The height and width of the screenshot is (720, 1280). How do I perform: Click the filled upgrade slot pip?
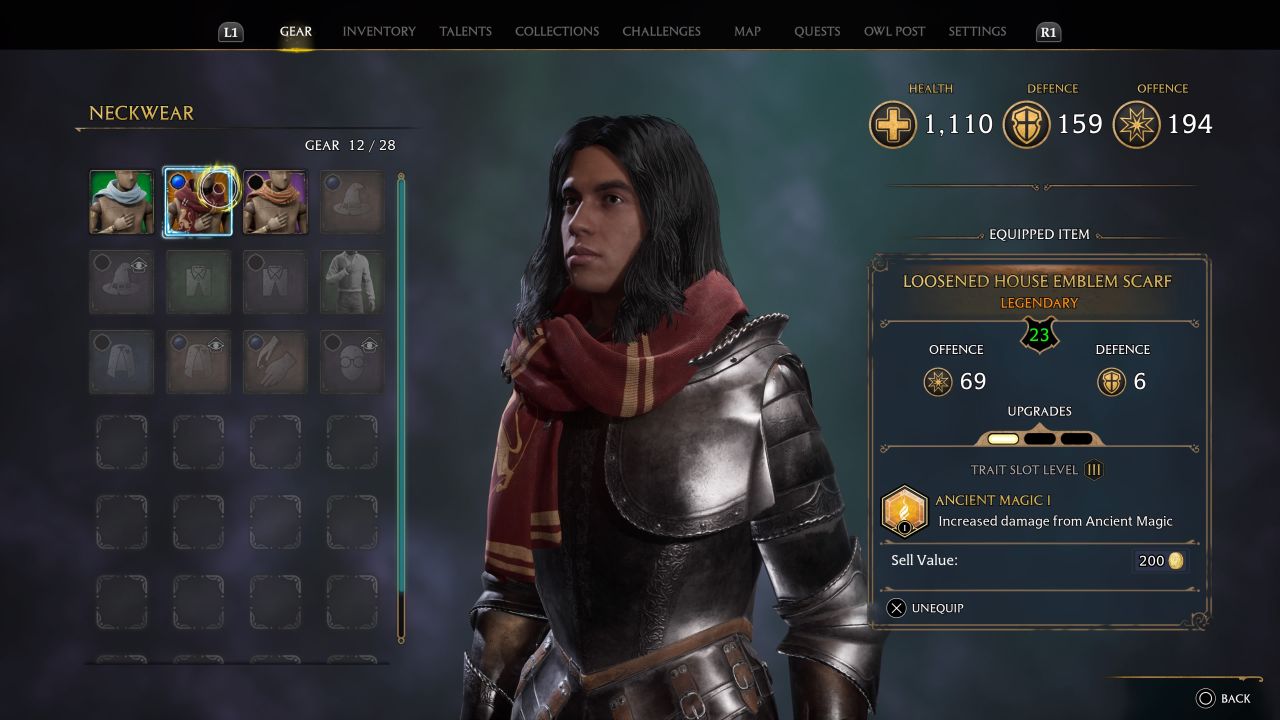point(1002,439)
